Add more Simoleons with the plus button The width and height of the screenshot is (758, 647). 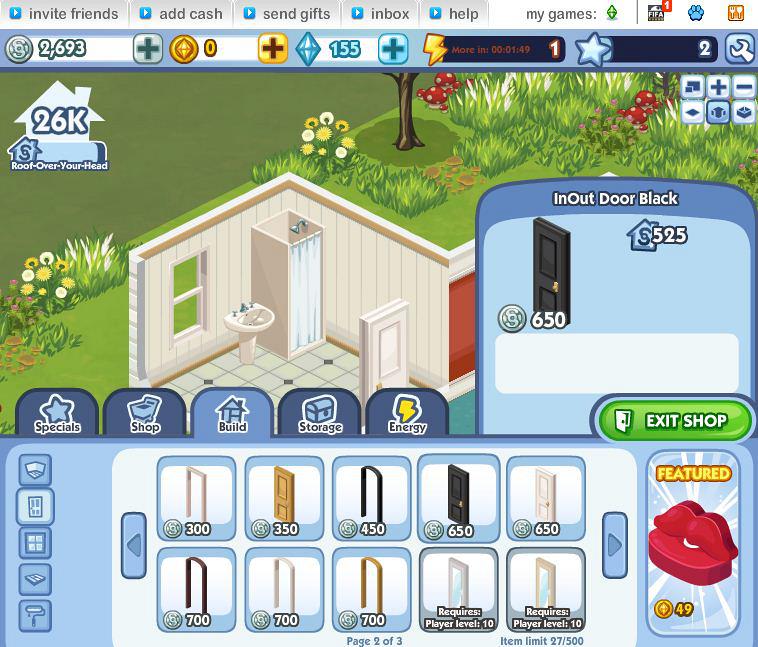point(148,48)
